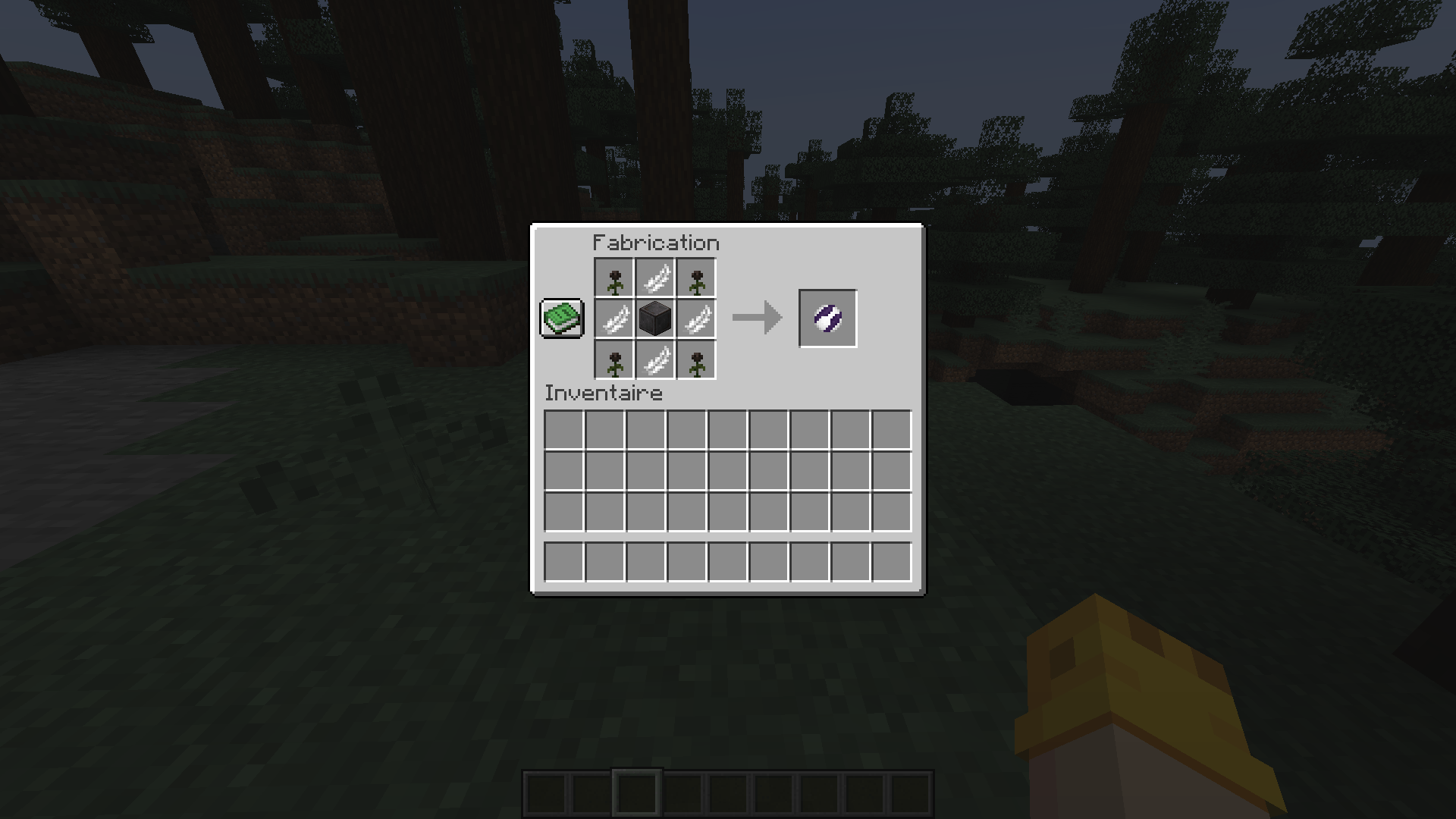Image resolution: width=1456 pixels, height=819 pixels.
Task: Pick up the wither rose in bottom-right slot
Action: coord(695,359)
